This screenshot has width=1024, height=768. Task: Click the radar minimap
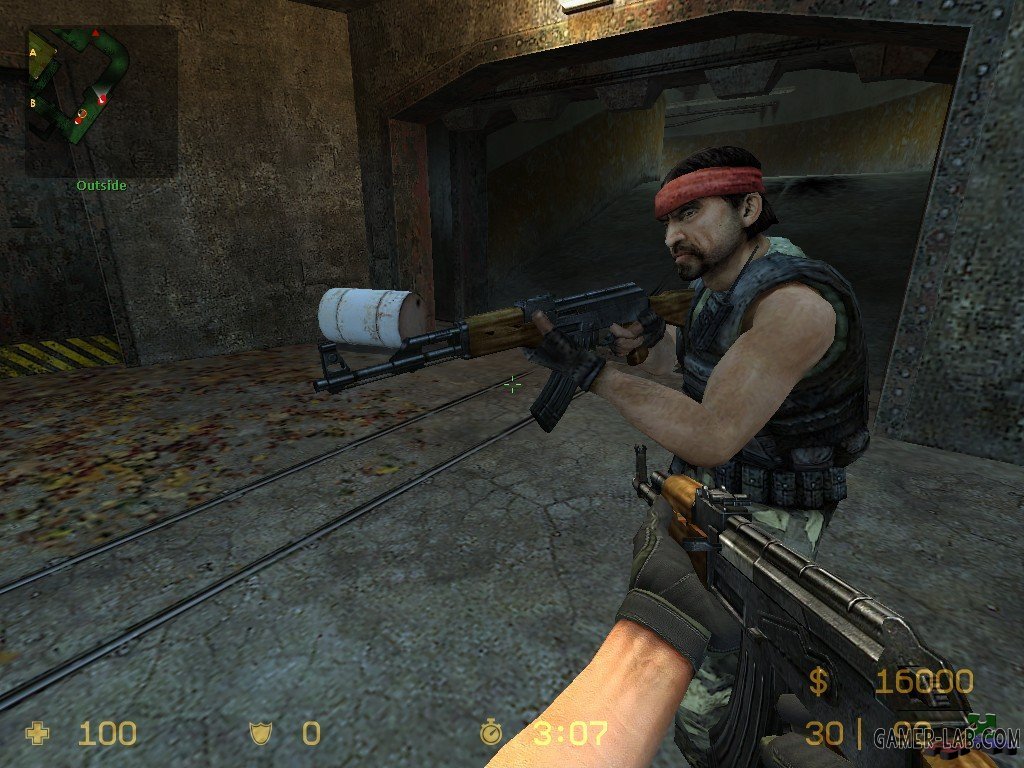101,100
